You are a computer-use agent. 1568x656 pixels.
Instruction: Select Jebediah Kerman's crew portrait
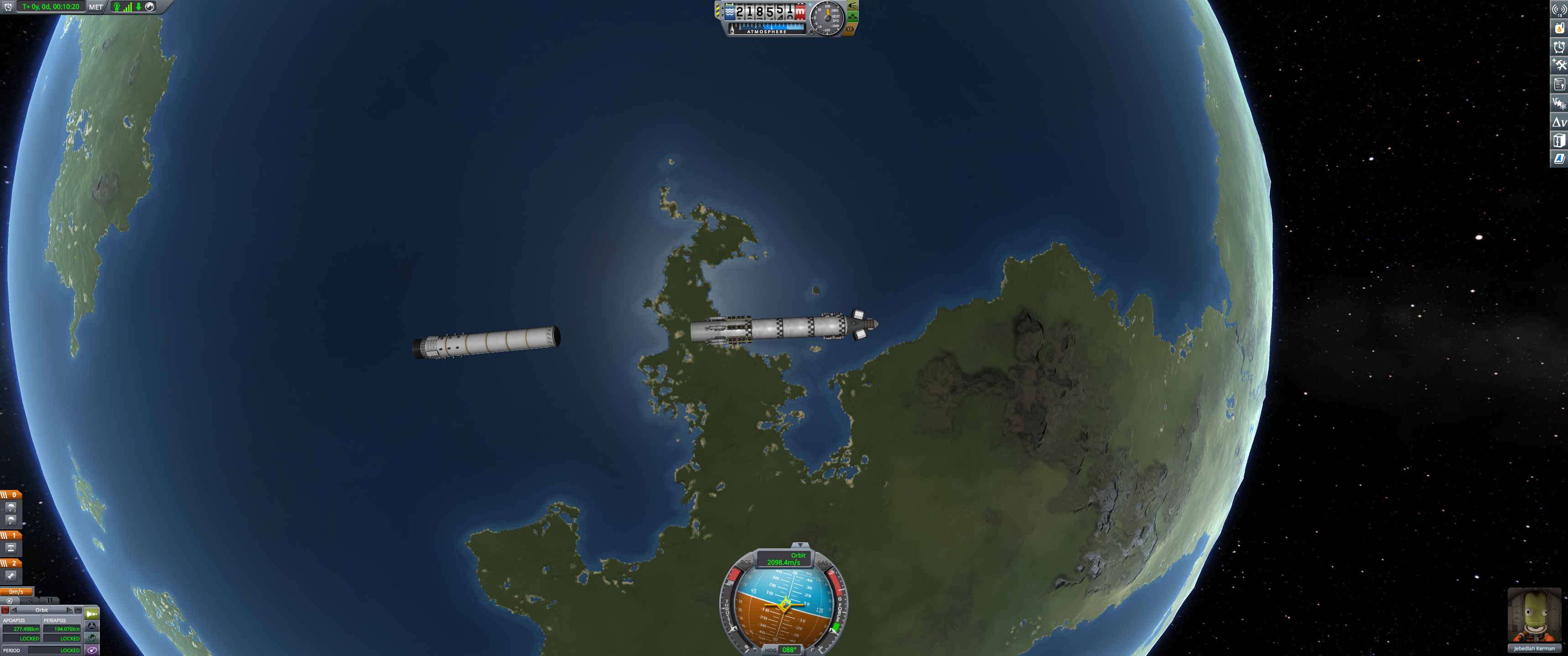[x=1534, y=615]
